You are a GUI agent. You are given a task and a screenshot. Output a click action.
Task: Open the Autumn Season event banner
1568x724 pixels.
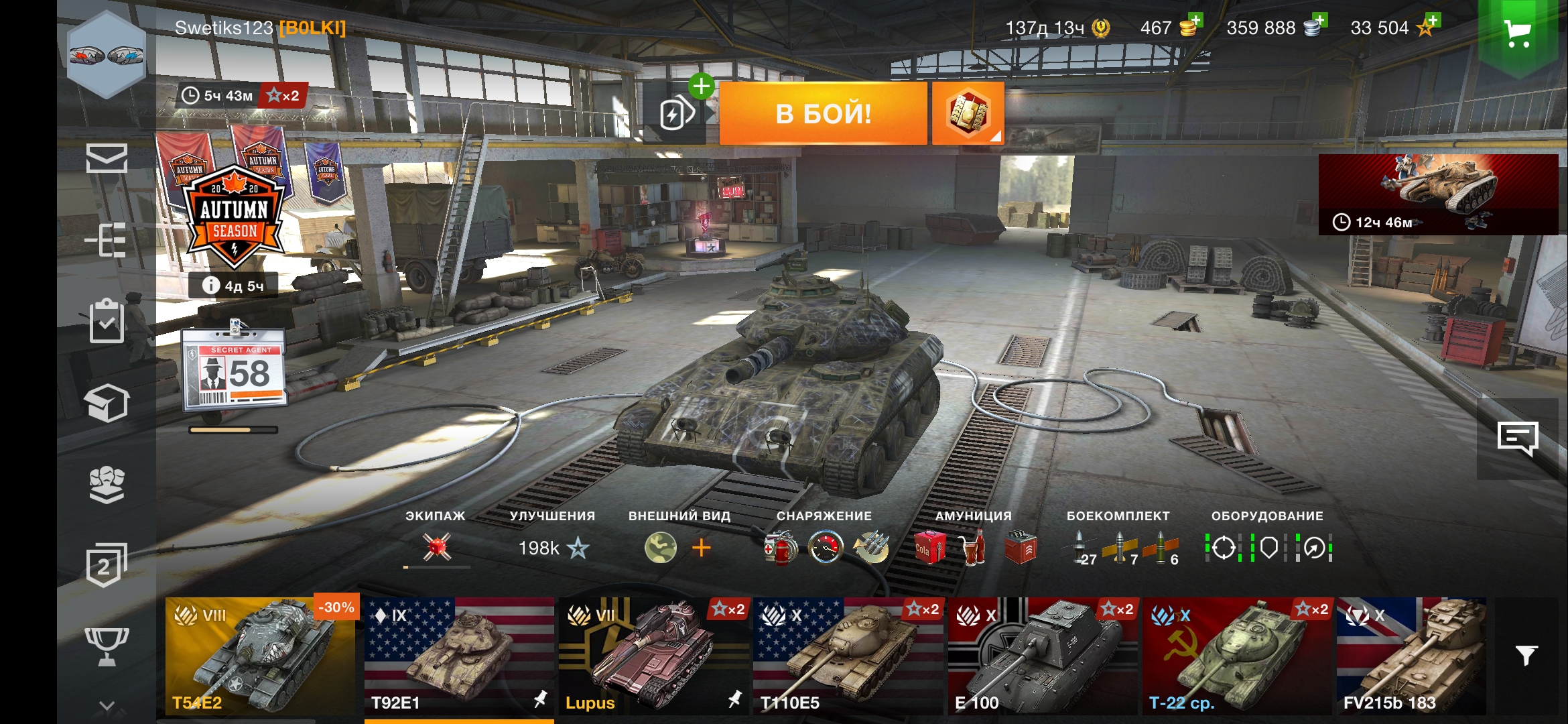tap(235, 215)
